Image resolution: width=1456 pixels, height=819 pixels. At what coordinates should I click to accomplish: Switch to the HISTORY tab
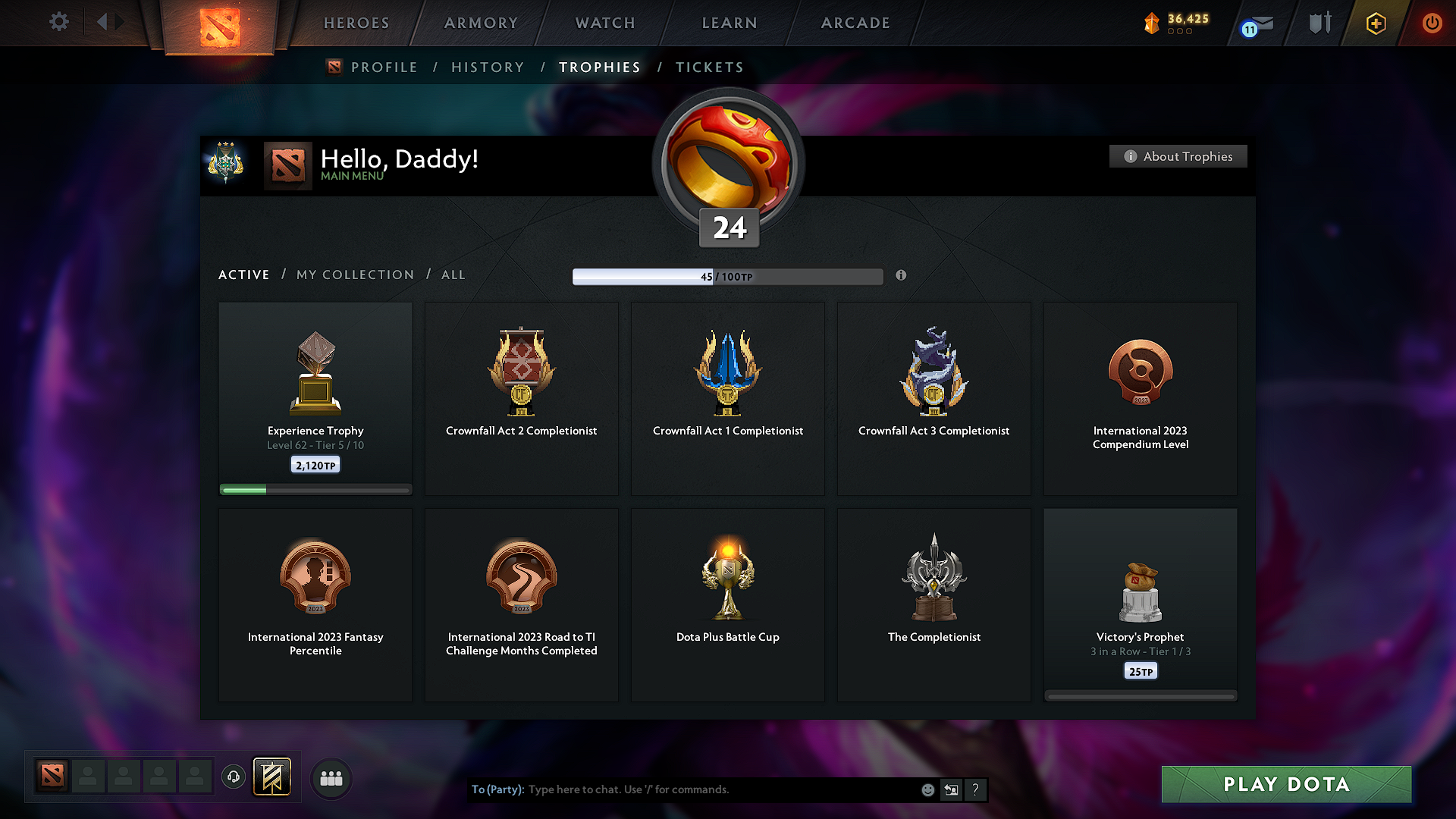488,67
